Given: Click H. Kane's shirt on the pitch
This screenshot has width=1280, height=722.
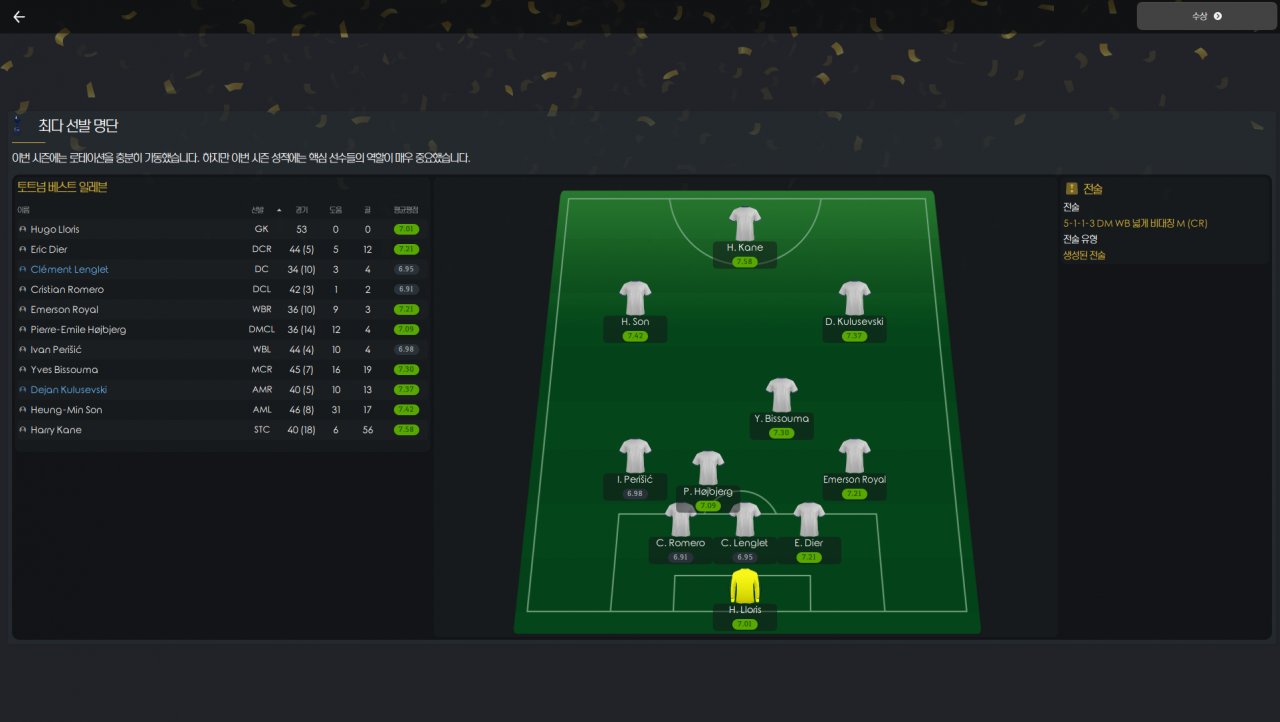Looking at the screenshot, I should (745, 224).
